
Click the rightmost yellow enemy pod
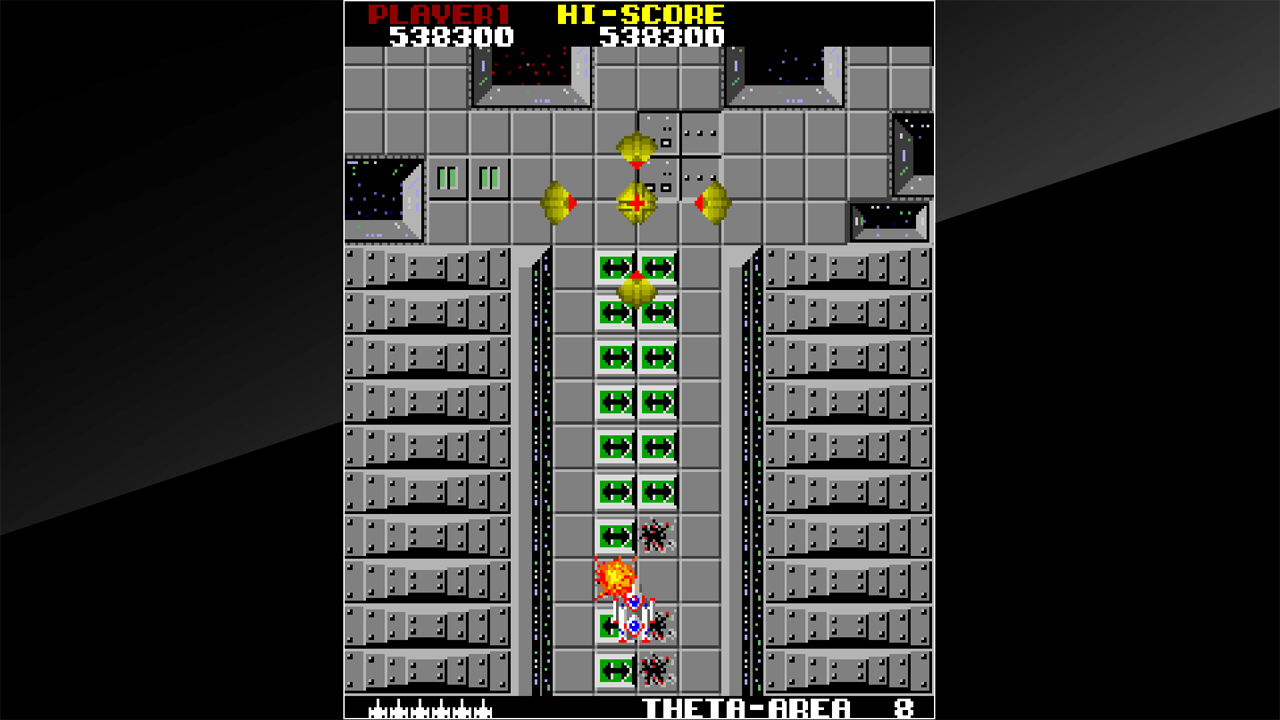714,201
